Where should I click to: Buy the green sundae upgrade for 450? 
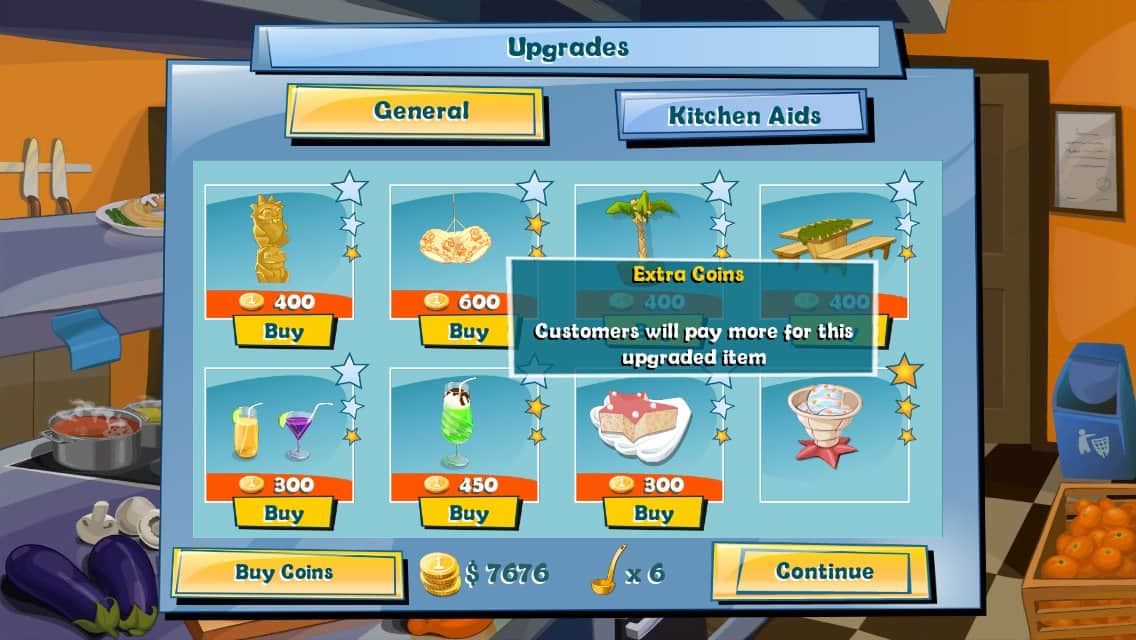[x=467, y=513]
